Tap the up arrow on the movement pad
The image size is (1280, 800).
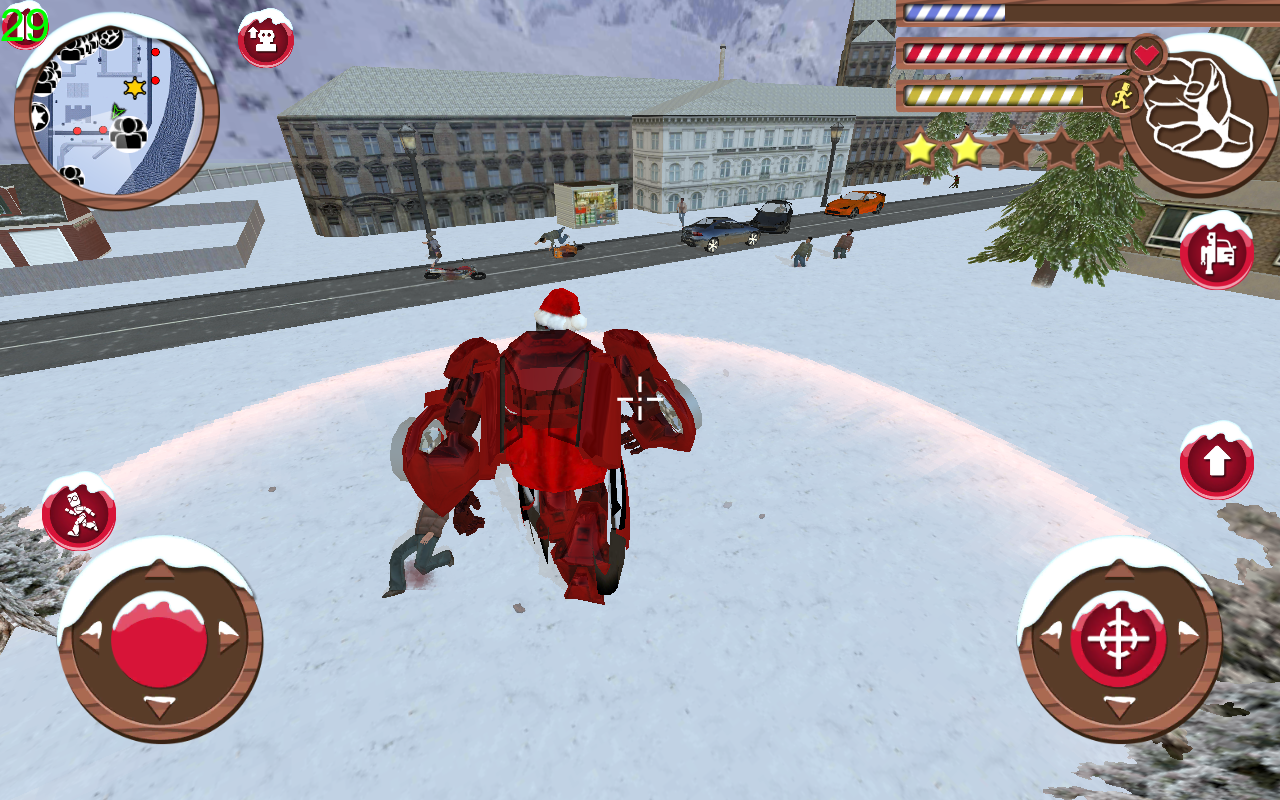click(x=160, y=573)
